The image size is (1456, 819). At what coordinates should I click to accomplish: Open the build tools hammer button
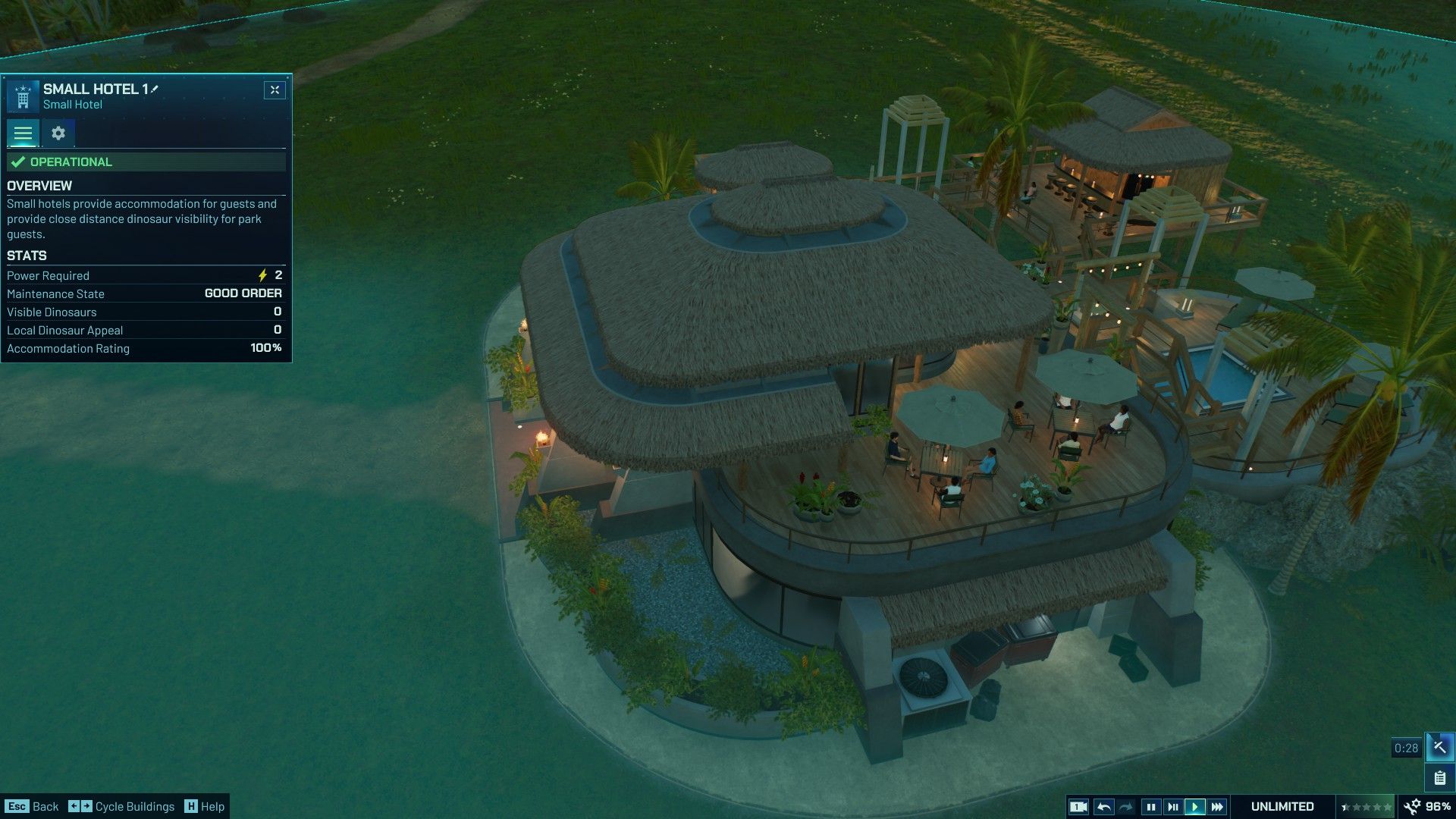[1439, 747]
